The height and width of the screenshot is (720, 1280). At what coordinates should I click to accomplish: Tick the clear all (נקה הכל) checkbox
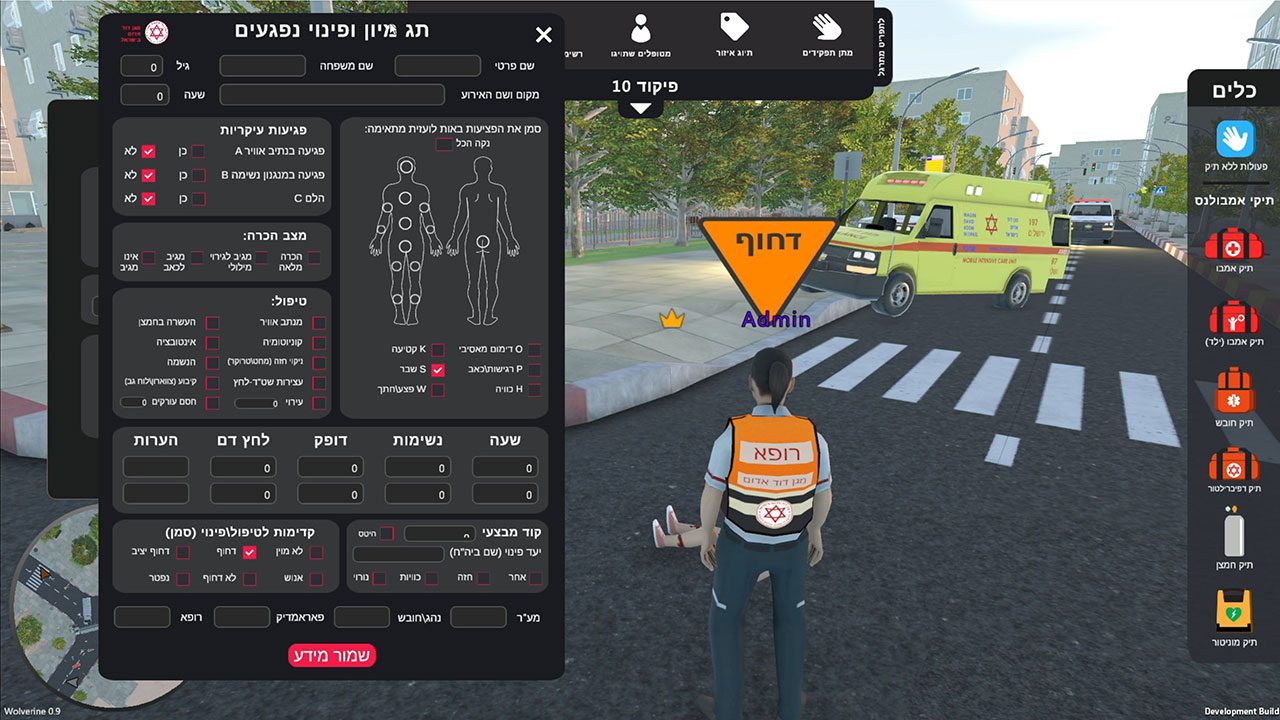coord(443,145)
